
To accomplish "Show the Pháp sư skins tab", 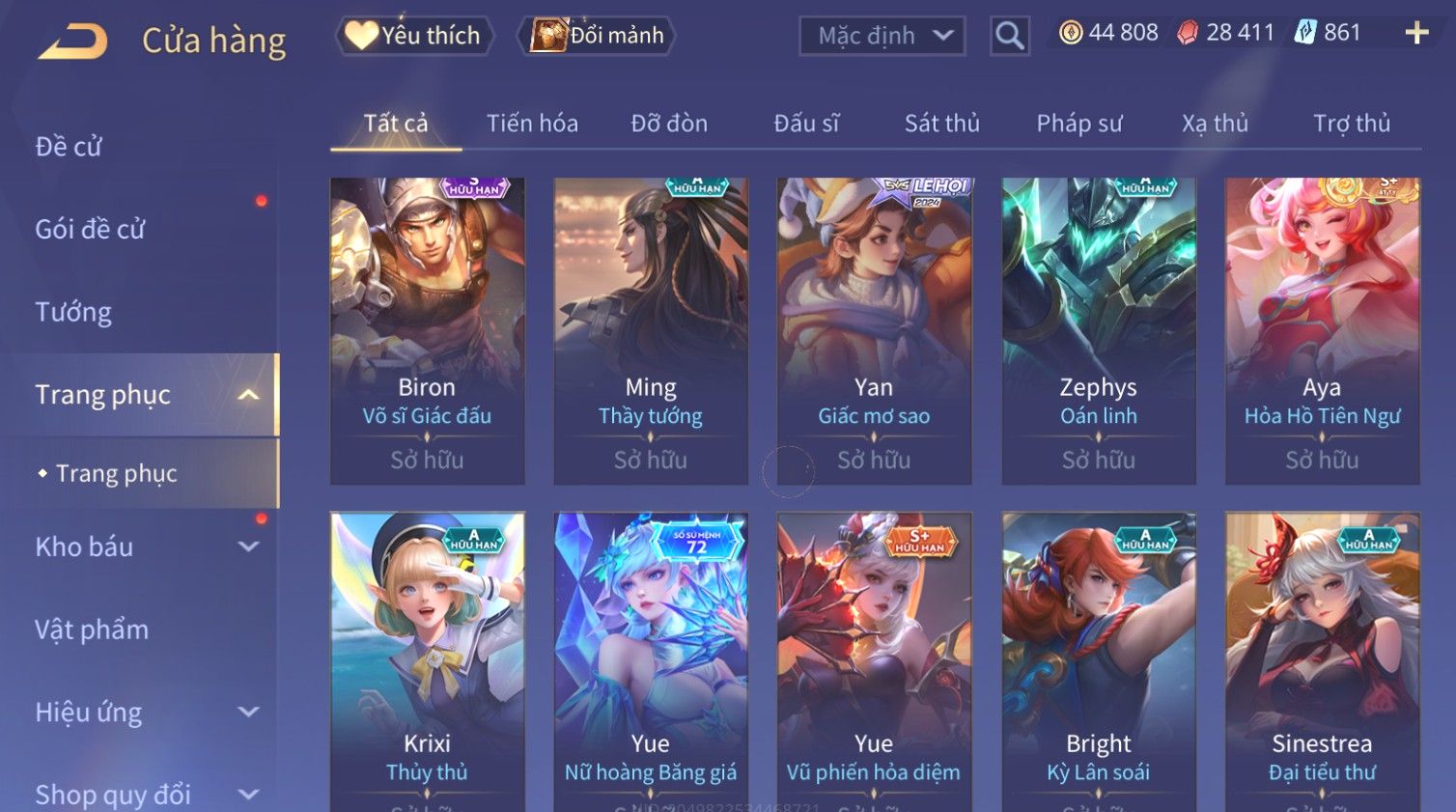I will tap(1079, 124).
